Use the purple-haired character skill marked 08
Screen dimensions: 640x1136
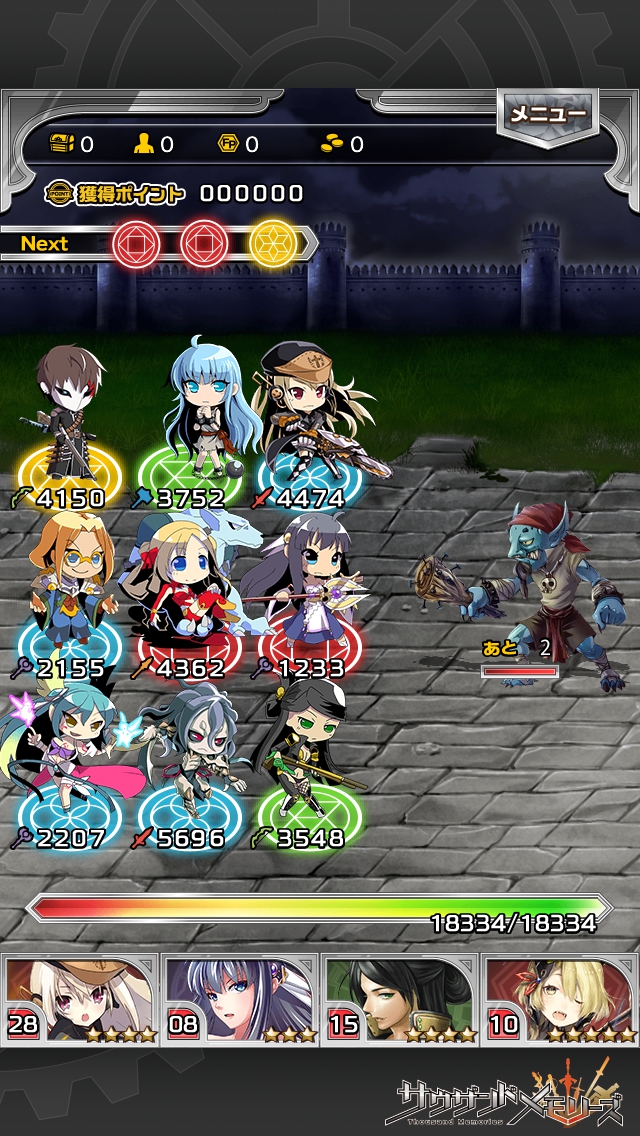tap(240, 999)
